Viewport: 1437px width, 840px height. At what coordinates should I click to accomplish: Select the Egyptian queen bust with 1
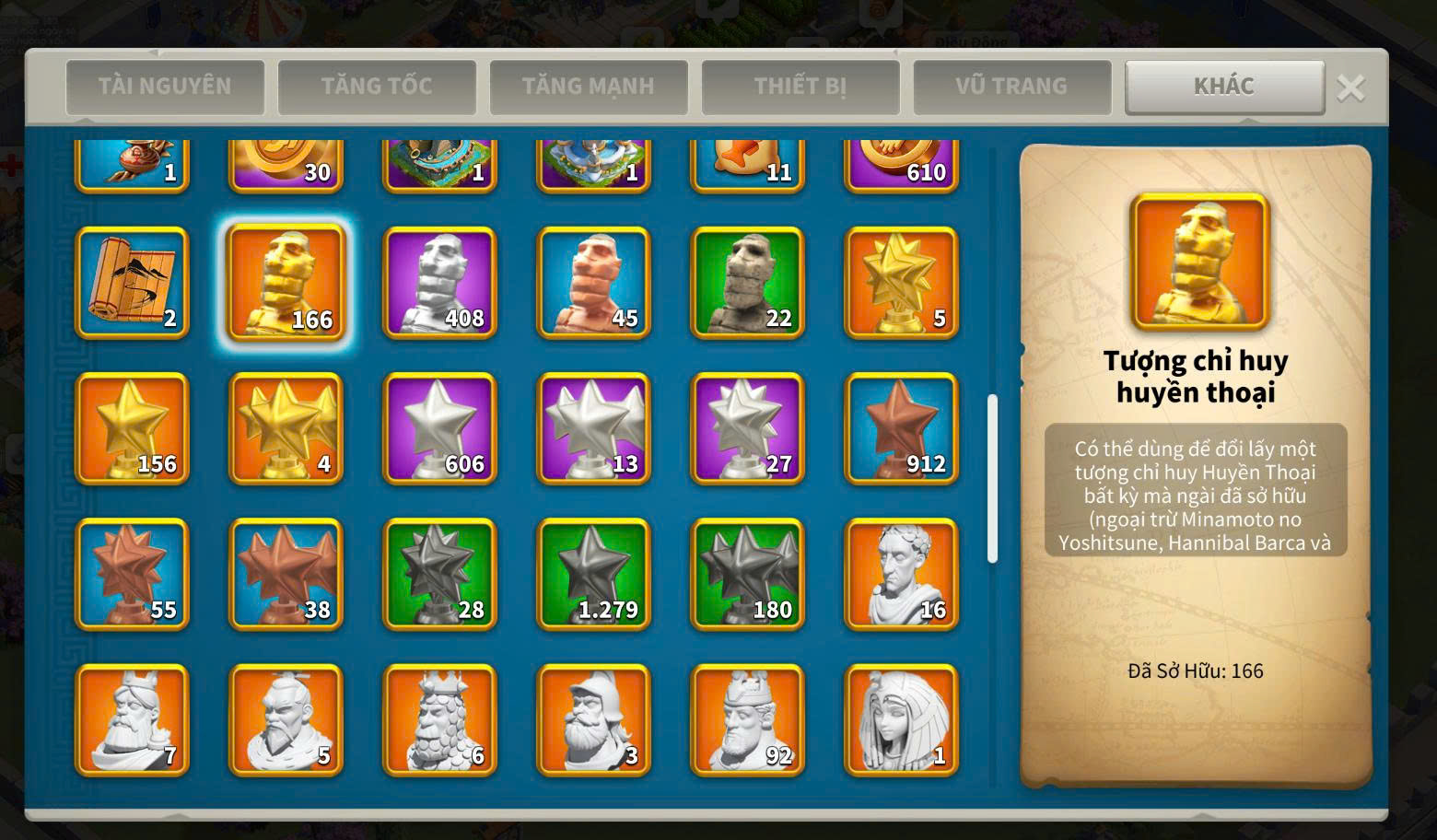(x=901, y=719)
